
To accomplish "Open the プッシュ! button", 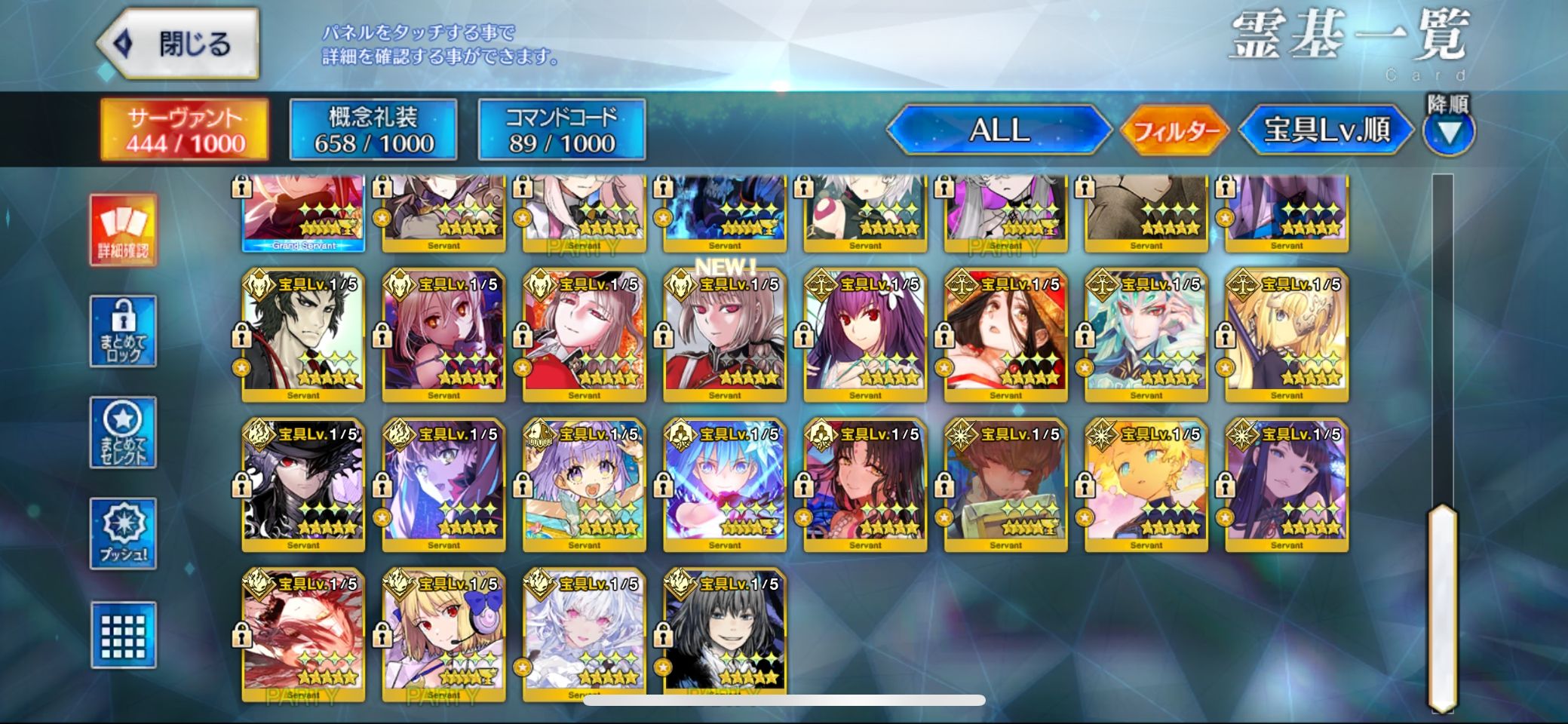I will [123, 533].
